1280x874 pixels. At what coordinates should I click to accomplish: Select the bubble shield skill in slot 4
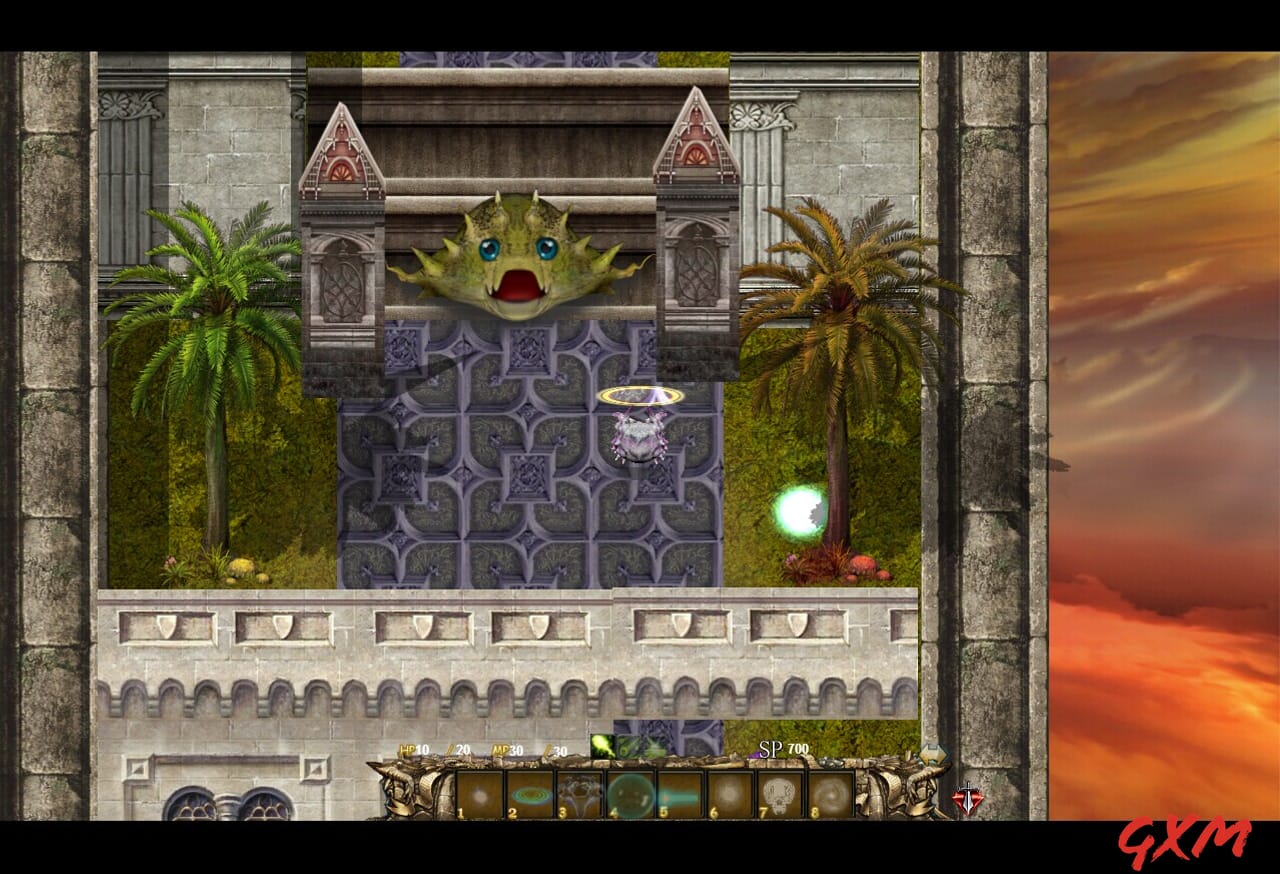click(631, 793)
